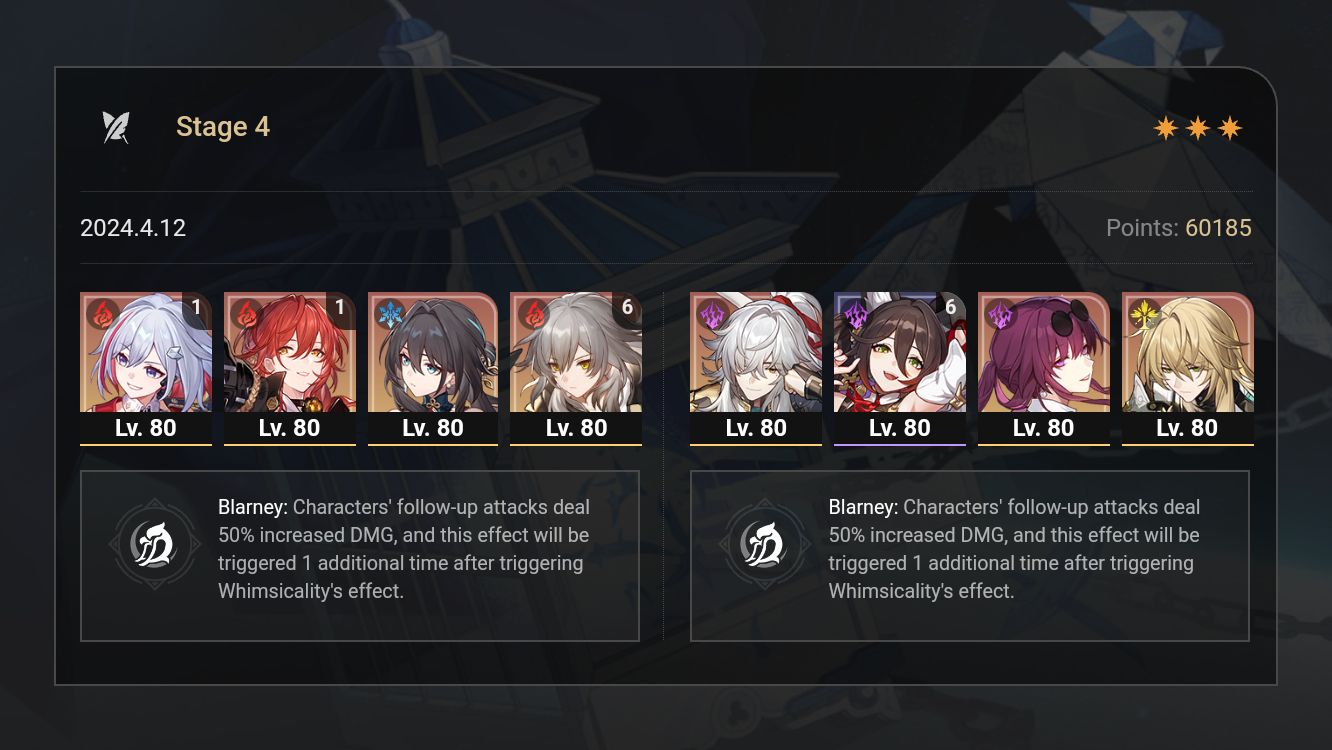
Task: View Tingyun's Lv. 80 portrait
Action: point(900,428)
